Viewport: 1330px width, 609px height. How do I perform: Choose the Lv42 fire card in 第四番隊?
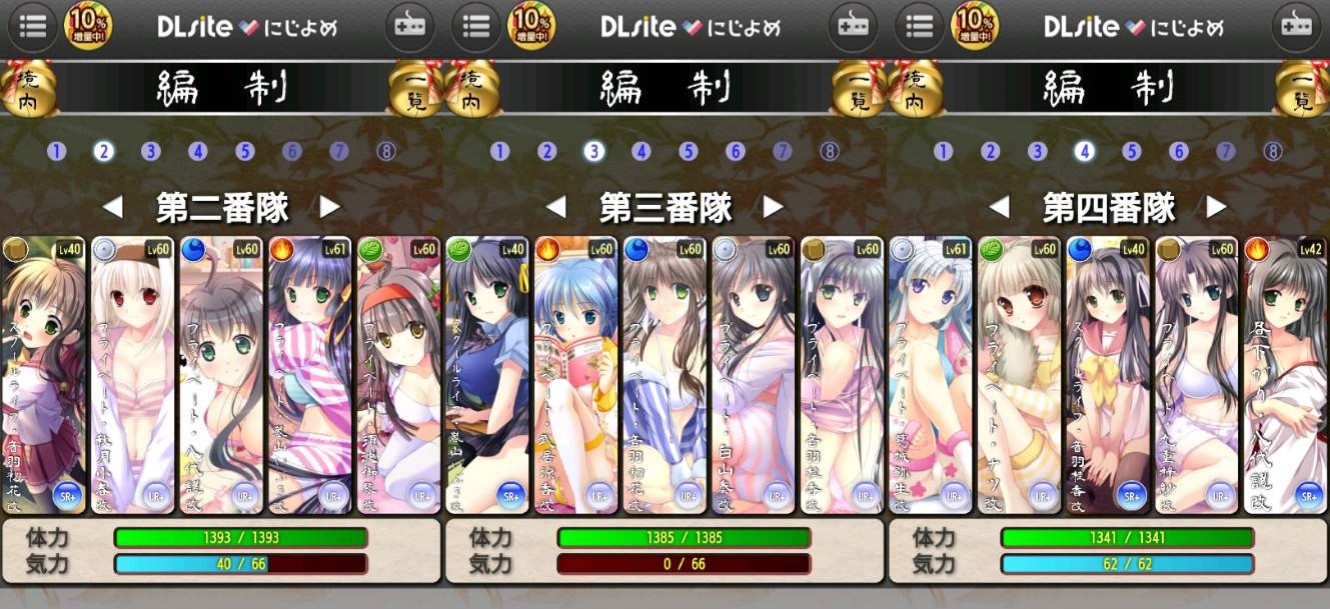click(x=1286, y=375)
